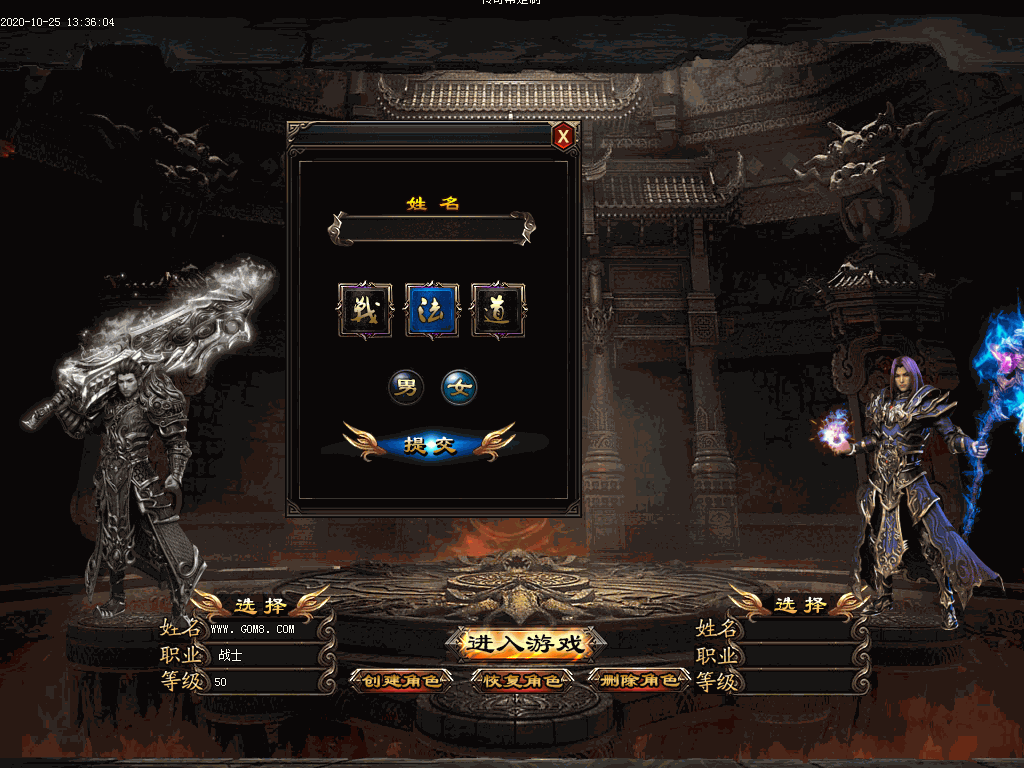The width and height of the screenshot is (1024, 768).
Task: Open 创建角色 create character
Action: (401, 681)
